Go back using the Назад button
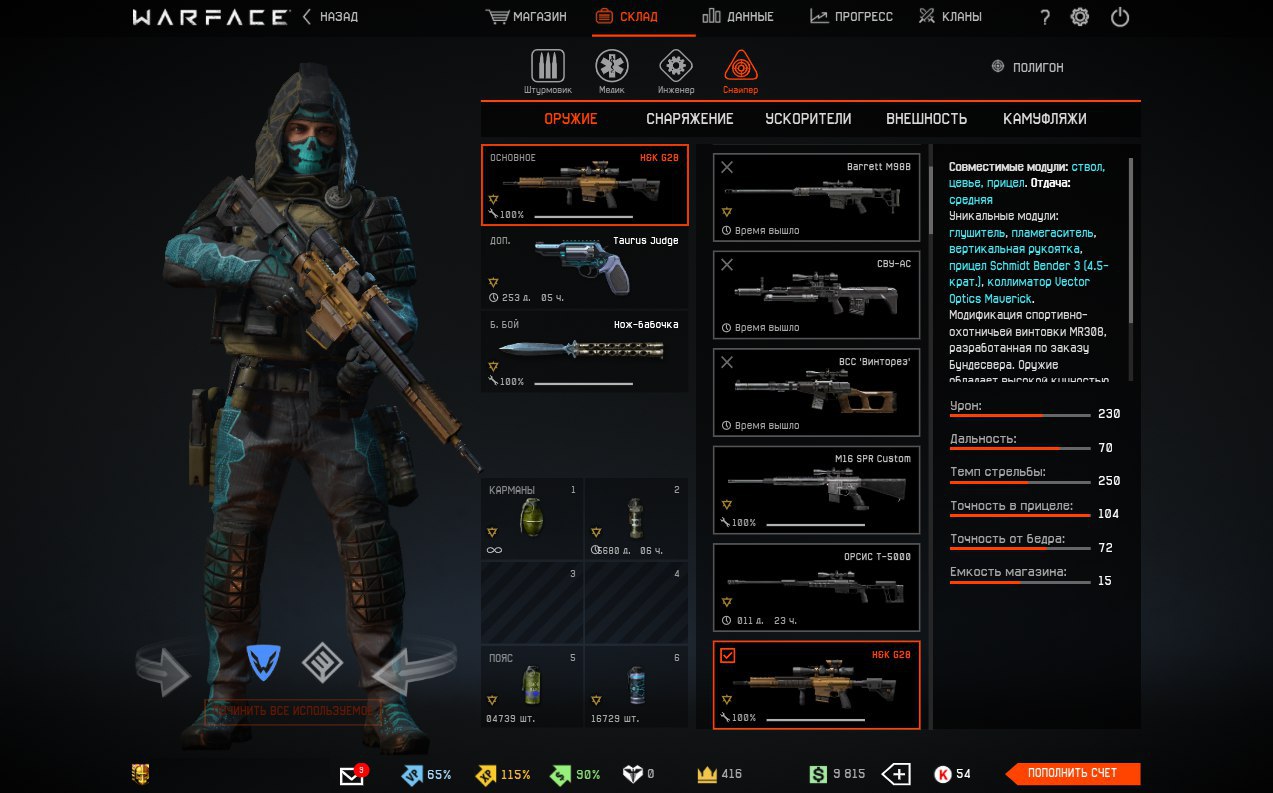The height and width of the screenshot is (793, 1273). click(x=330, y=17)
